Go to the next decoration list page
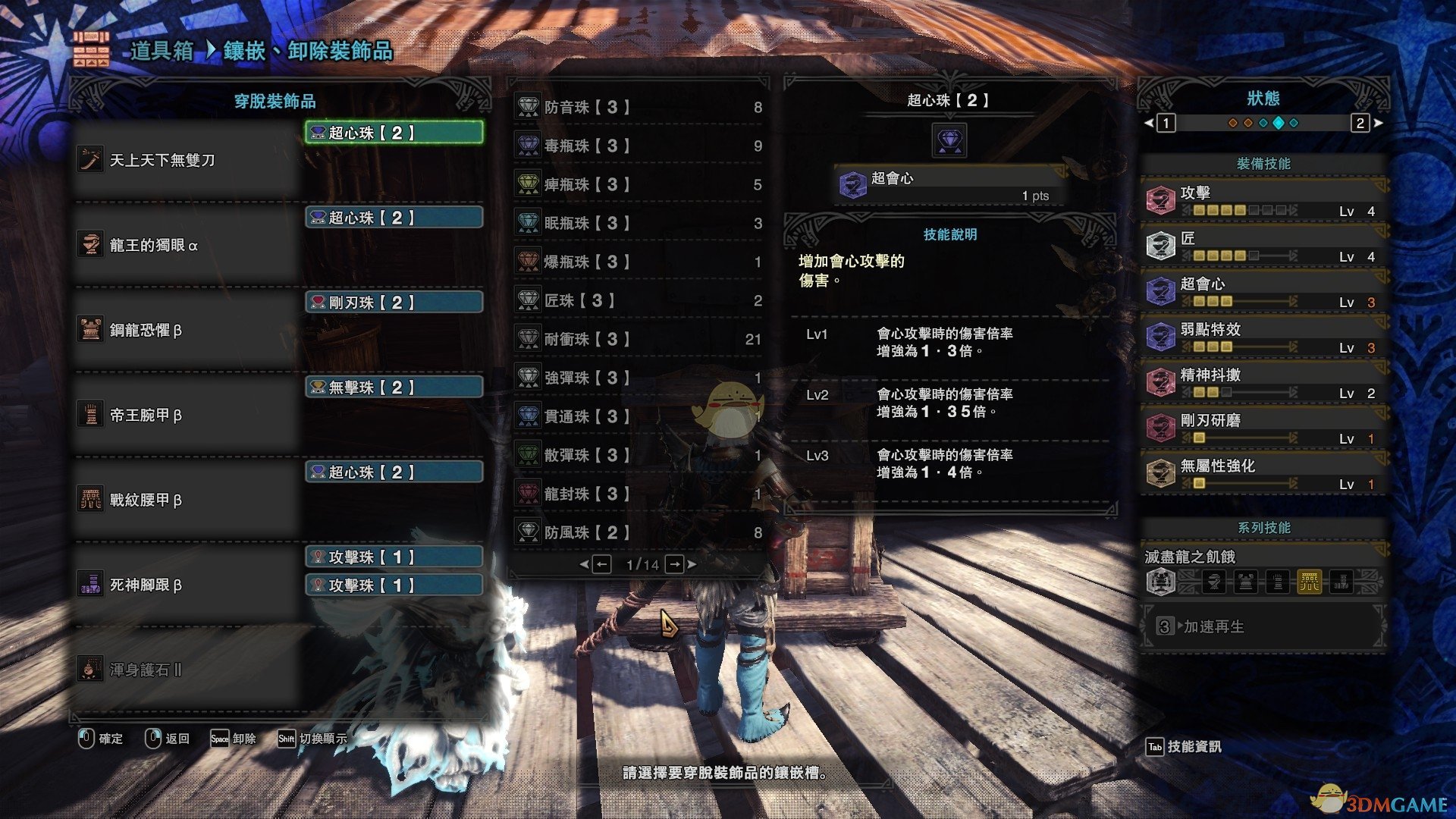1456x819 pixels. click(x=675, y=564)
